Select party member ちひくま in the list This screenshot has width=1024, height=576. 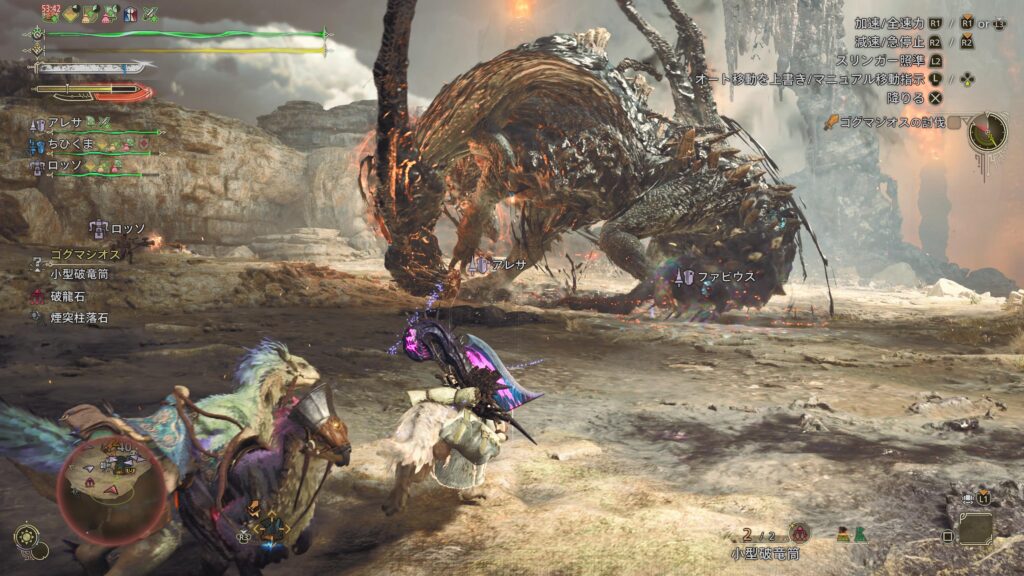coord(74,144)
